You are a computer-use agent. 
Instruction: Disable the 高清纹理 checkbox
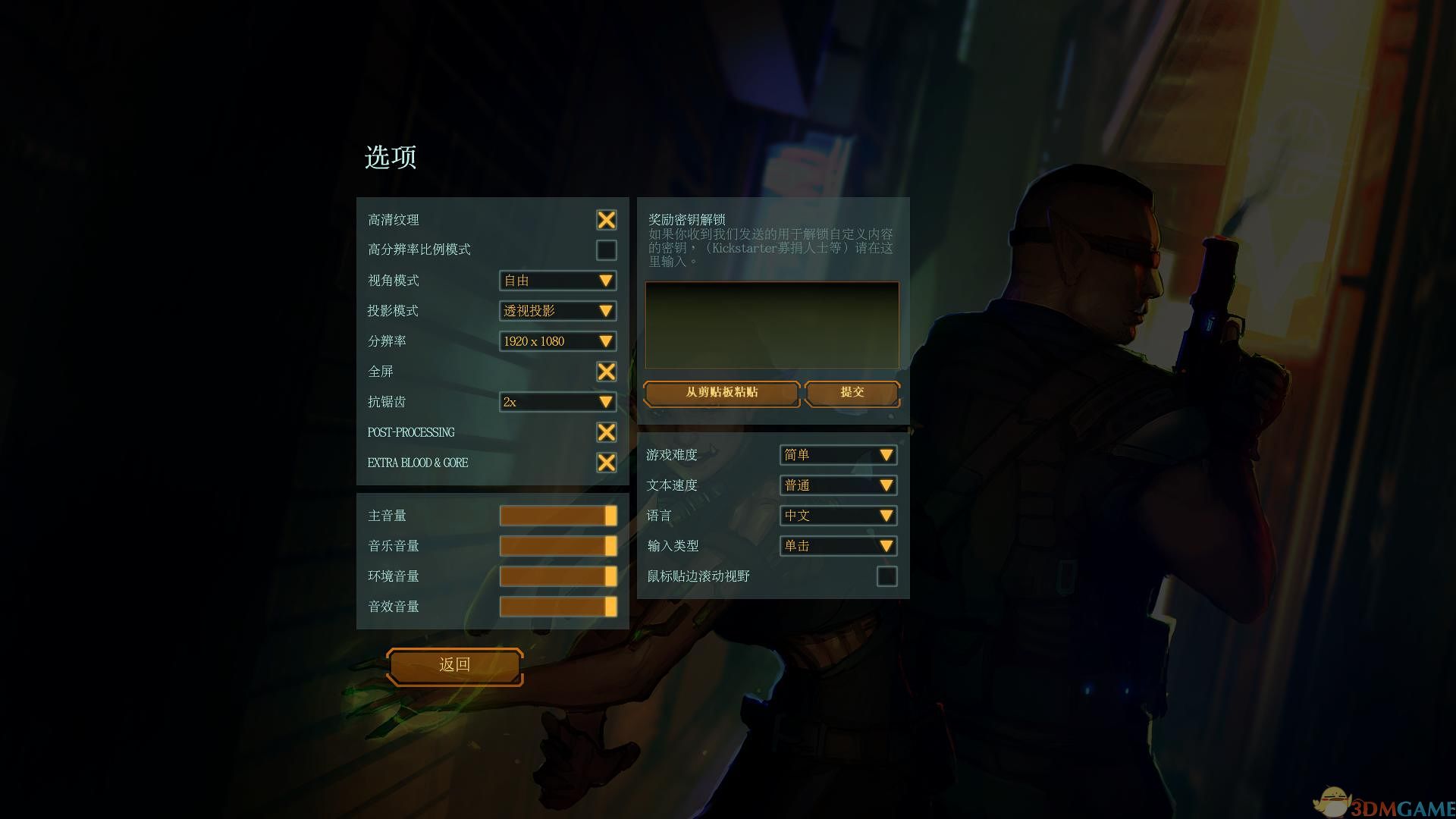[605, 220]
